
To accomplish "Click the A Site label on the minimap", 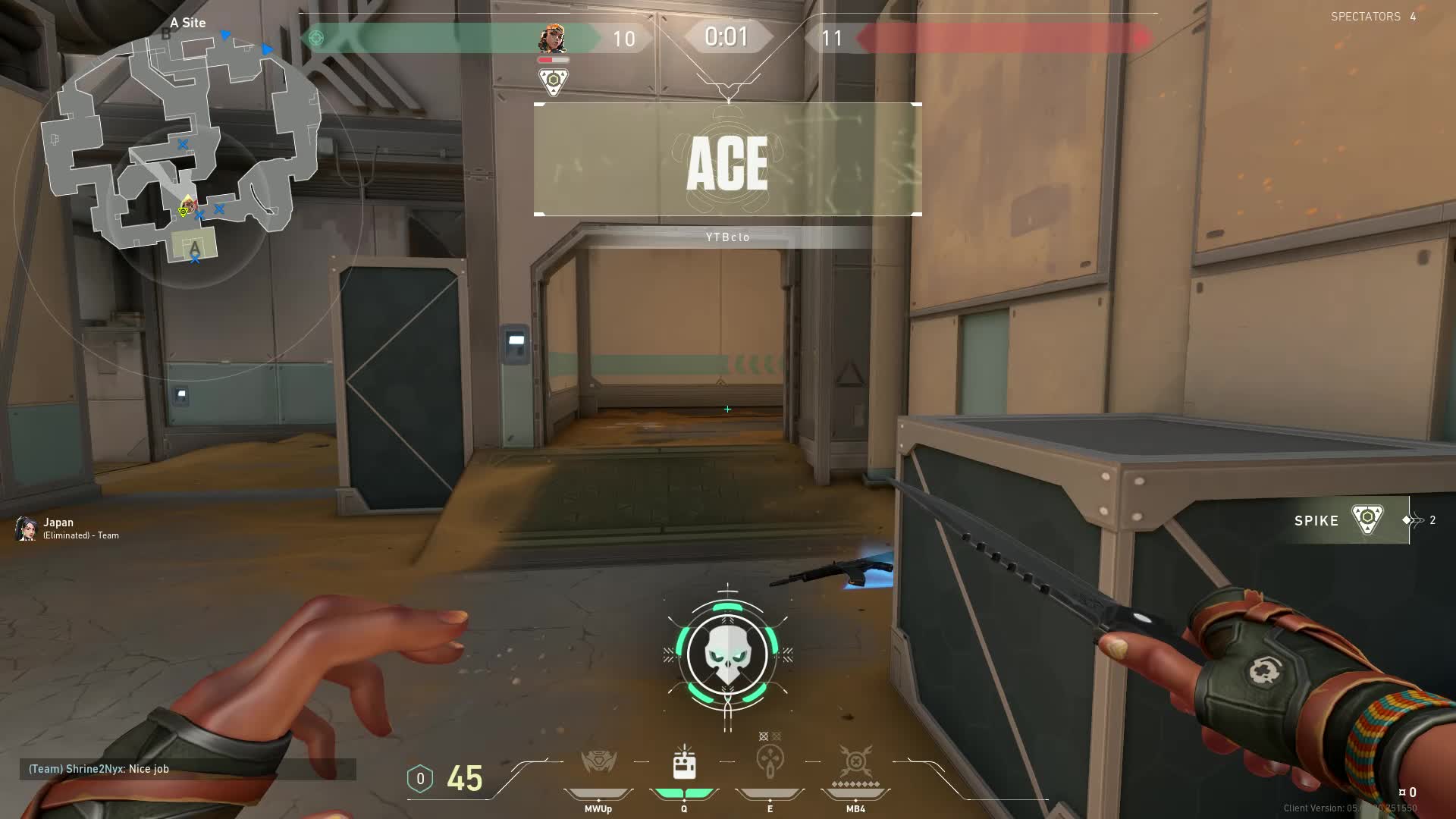I will [187, 23].
